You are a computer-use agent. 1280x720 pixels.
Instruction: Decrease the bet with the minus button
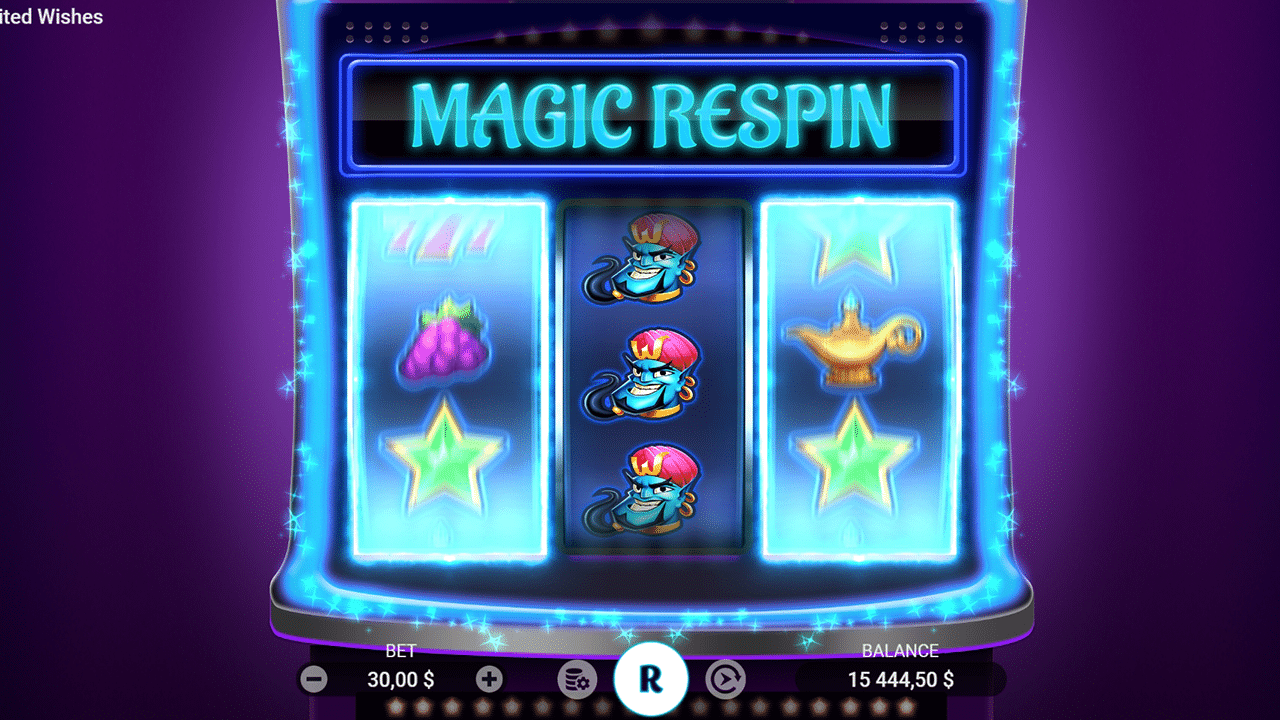(x=314, y=679)
